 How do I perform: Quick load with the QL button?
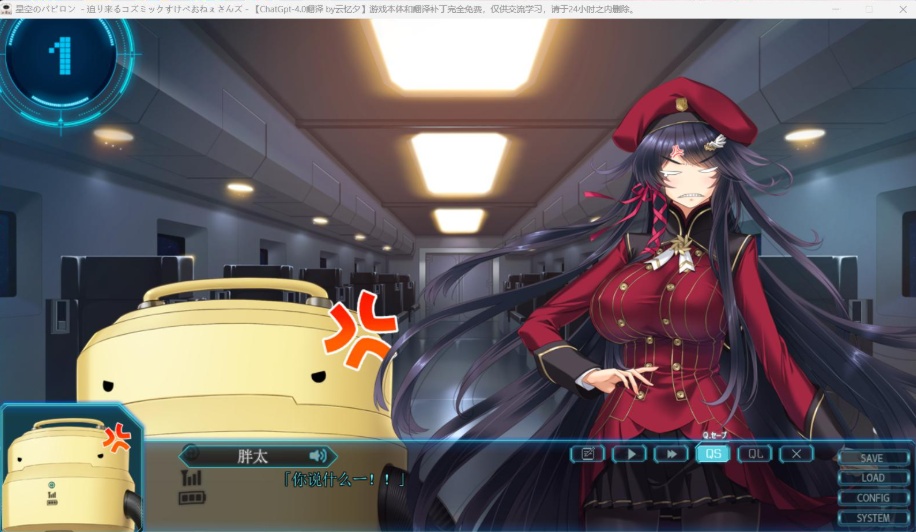click(x=755, y=453)
